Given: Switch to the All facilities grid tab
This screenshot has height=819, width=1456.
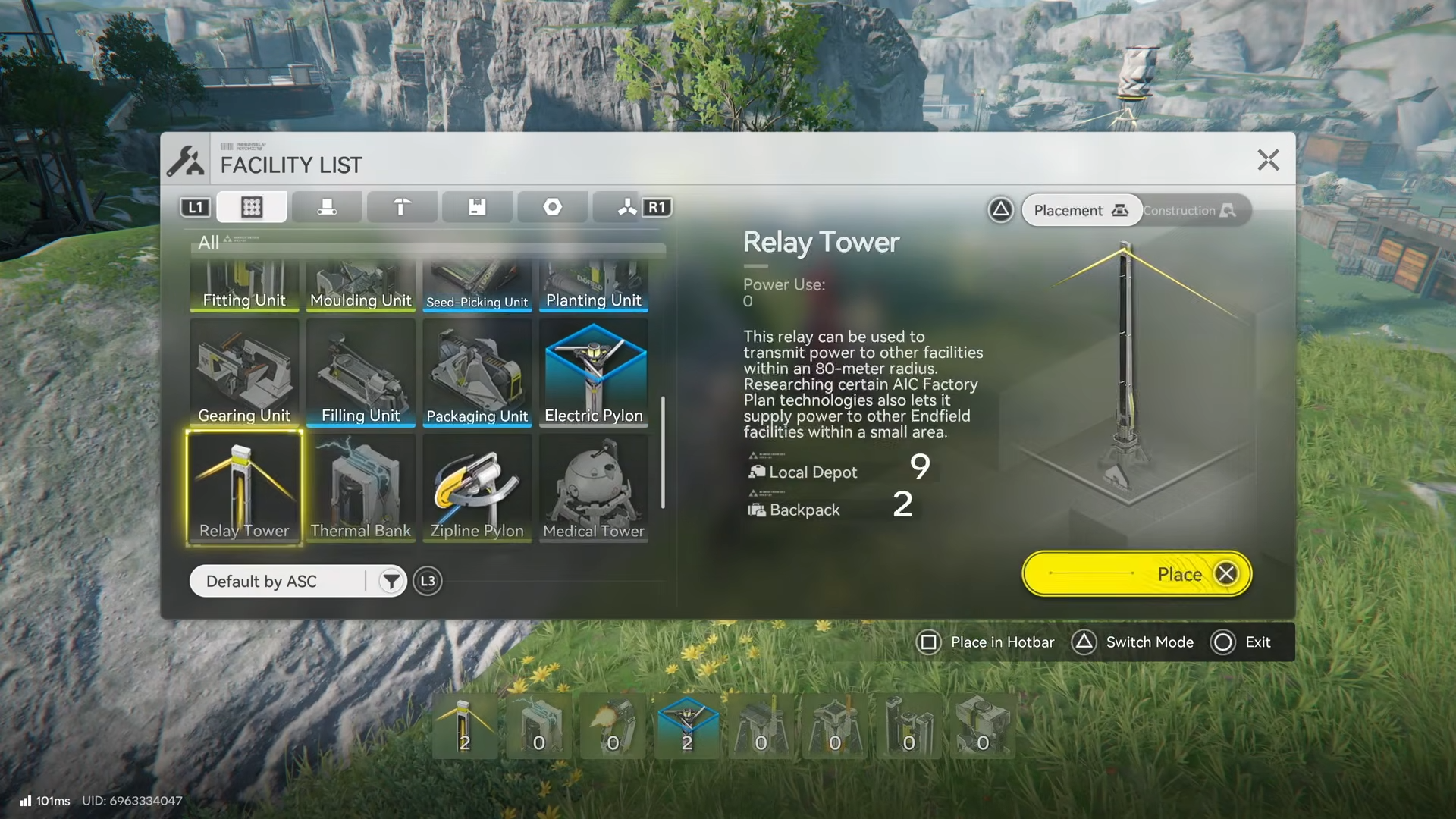Looking at the screenshot, I should [252, 207].
